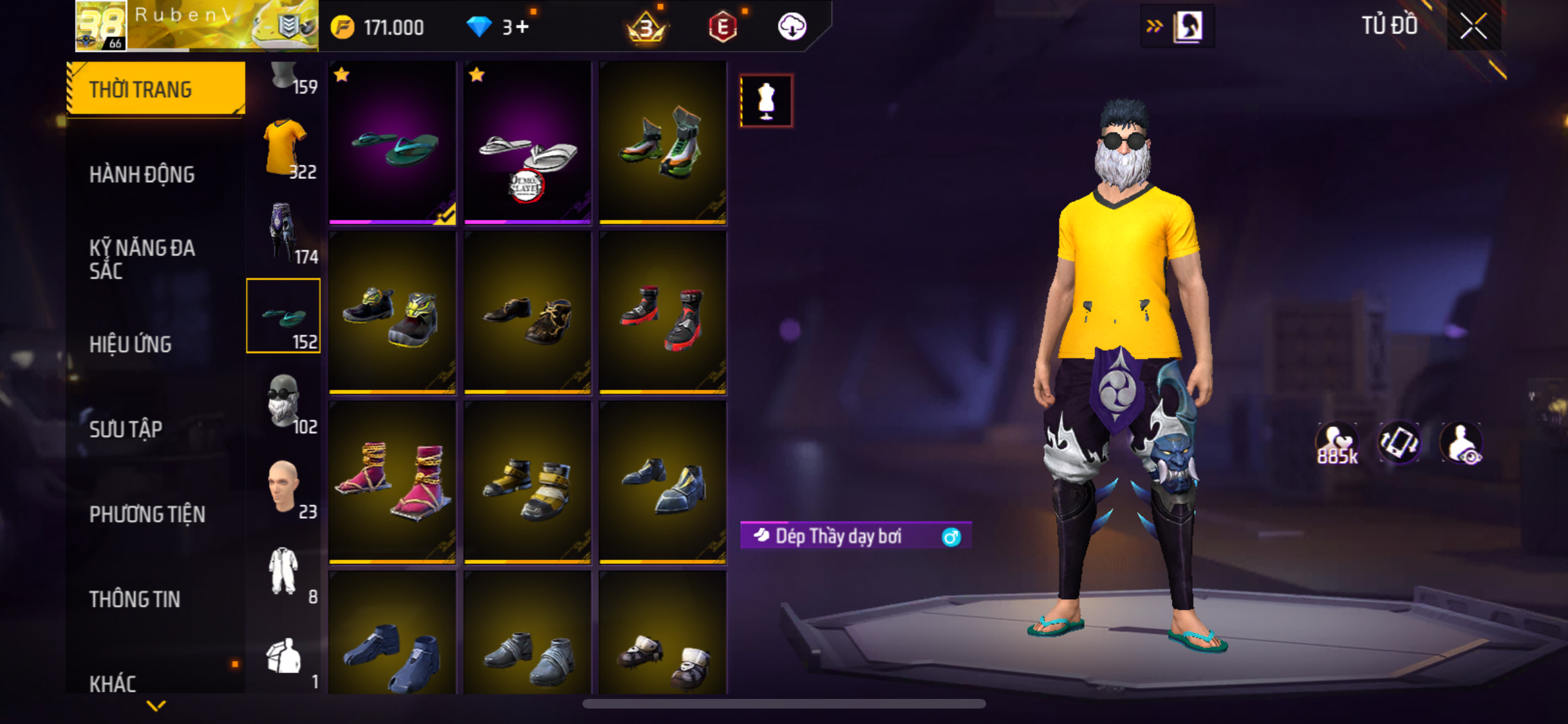Viewport: 1568px width, 724px height.
Task: Open the bald head category
Action: 285,487
